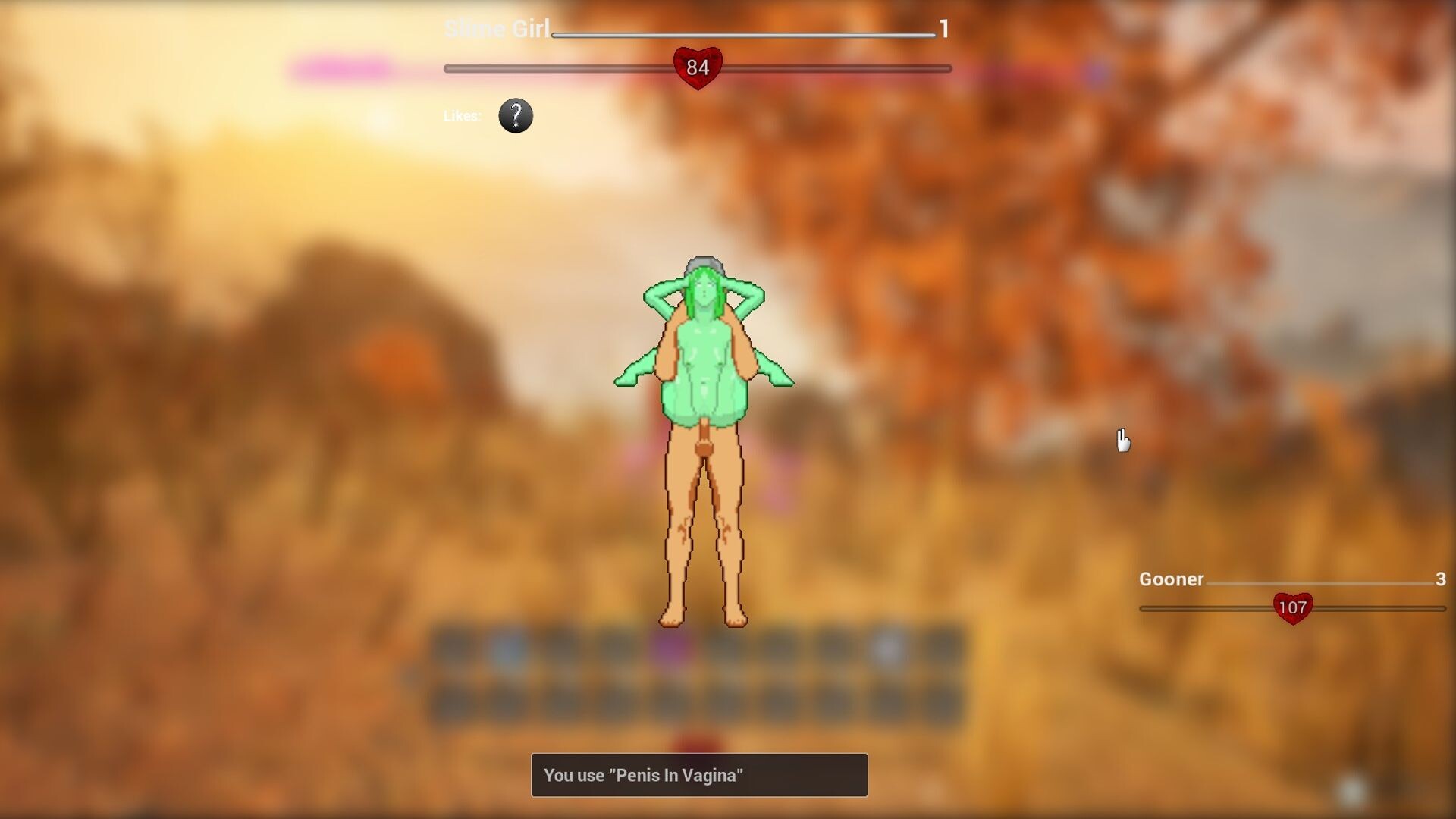Click the level number 3 beside Gooner
Viewport: 1456px width, 819px height.
pos(1440,580)
